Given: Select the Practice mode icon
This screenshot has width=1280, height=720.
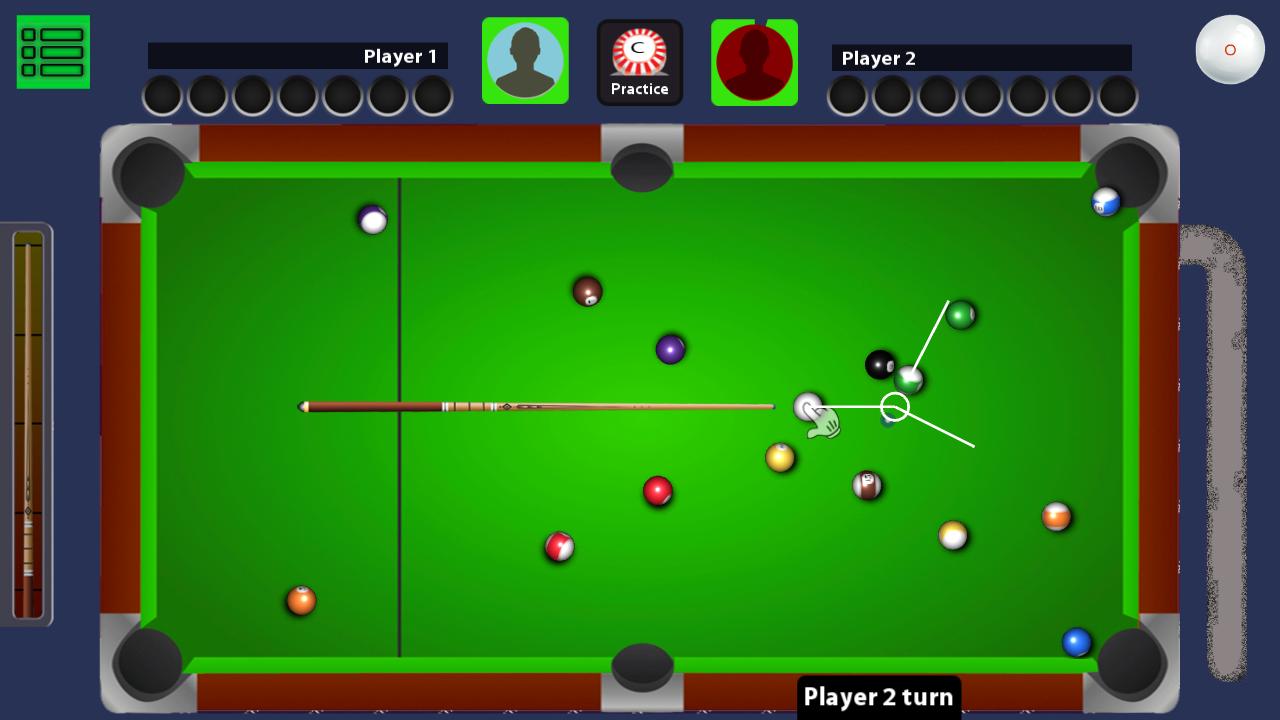Looking at the screenshot, I should (640, 60).
